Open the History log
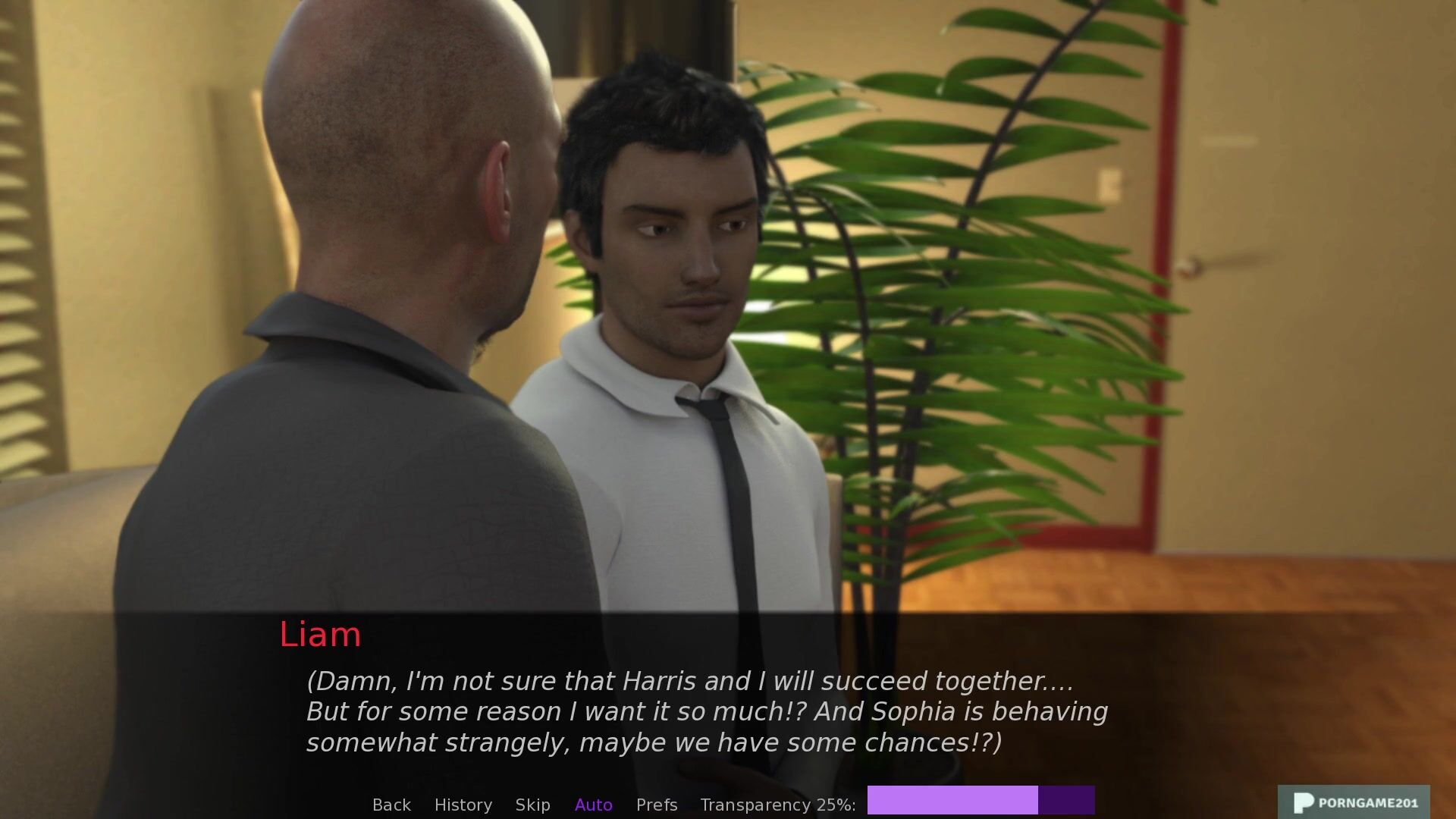The height and width of the screenshot is (819, 1456). pos(463,805)
